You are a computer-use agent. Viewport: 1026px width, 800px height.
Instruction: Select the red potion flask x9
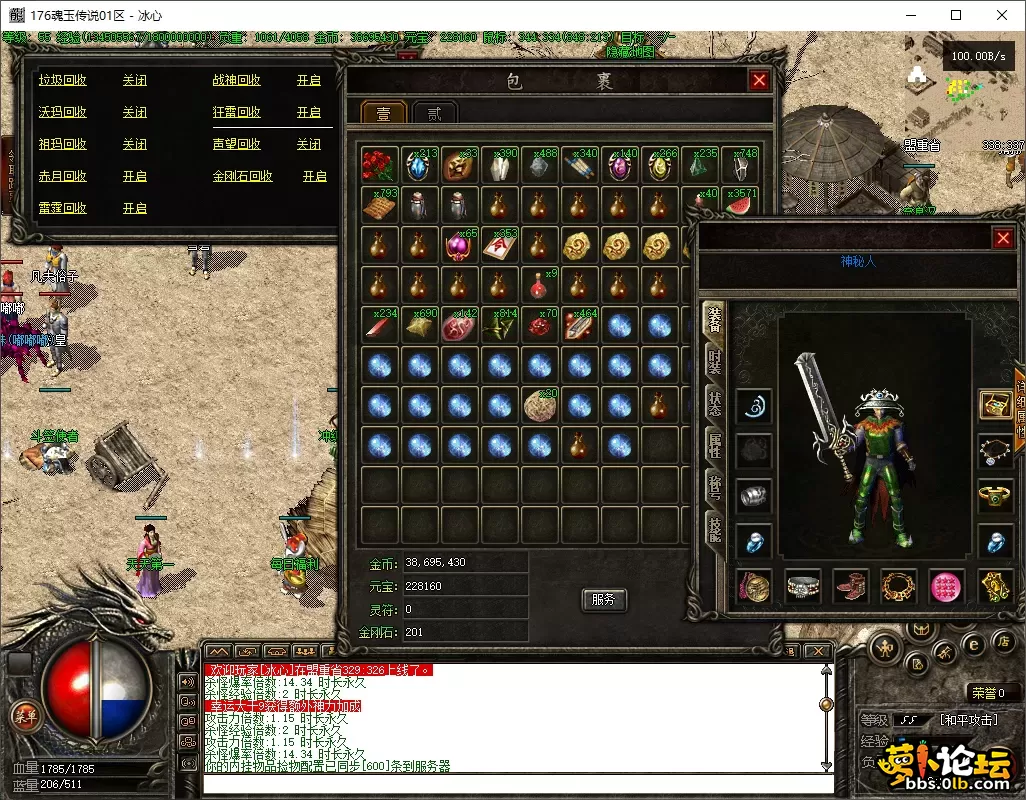[x=538, y=285]
